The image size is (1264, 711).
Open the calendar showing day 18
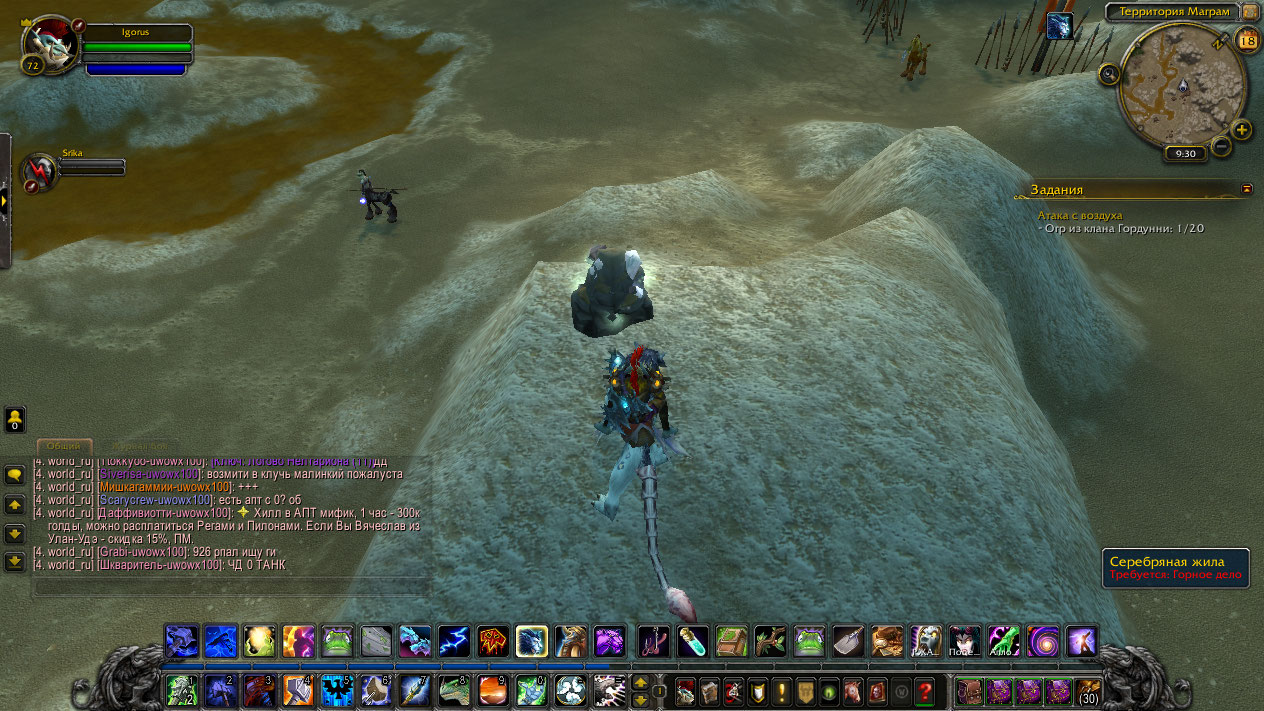tap(1247, 40)
